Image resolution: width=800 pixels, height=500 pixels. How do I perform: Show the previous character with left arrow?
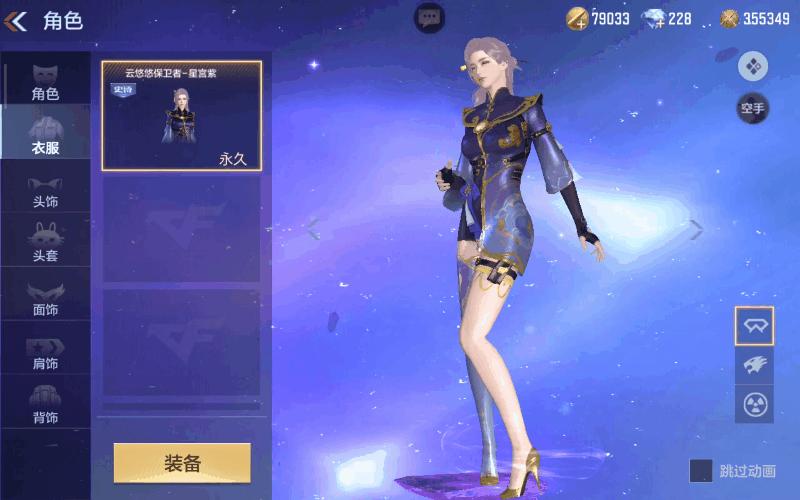click(313, 230)
